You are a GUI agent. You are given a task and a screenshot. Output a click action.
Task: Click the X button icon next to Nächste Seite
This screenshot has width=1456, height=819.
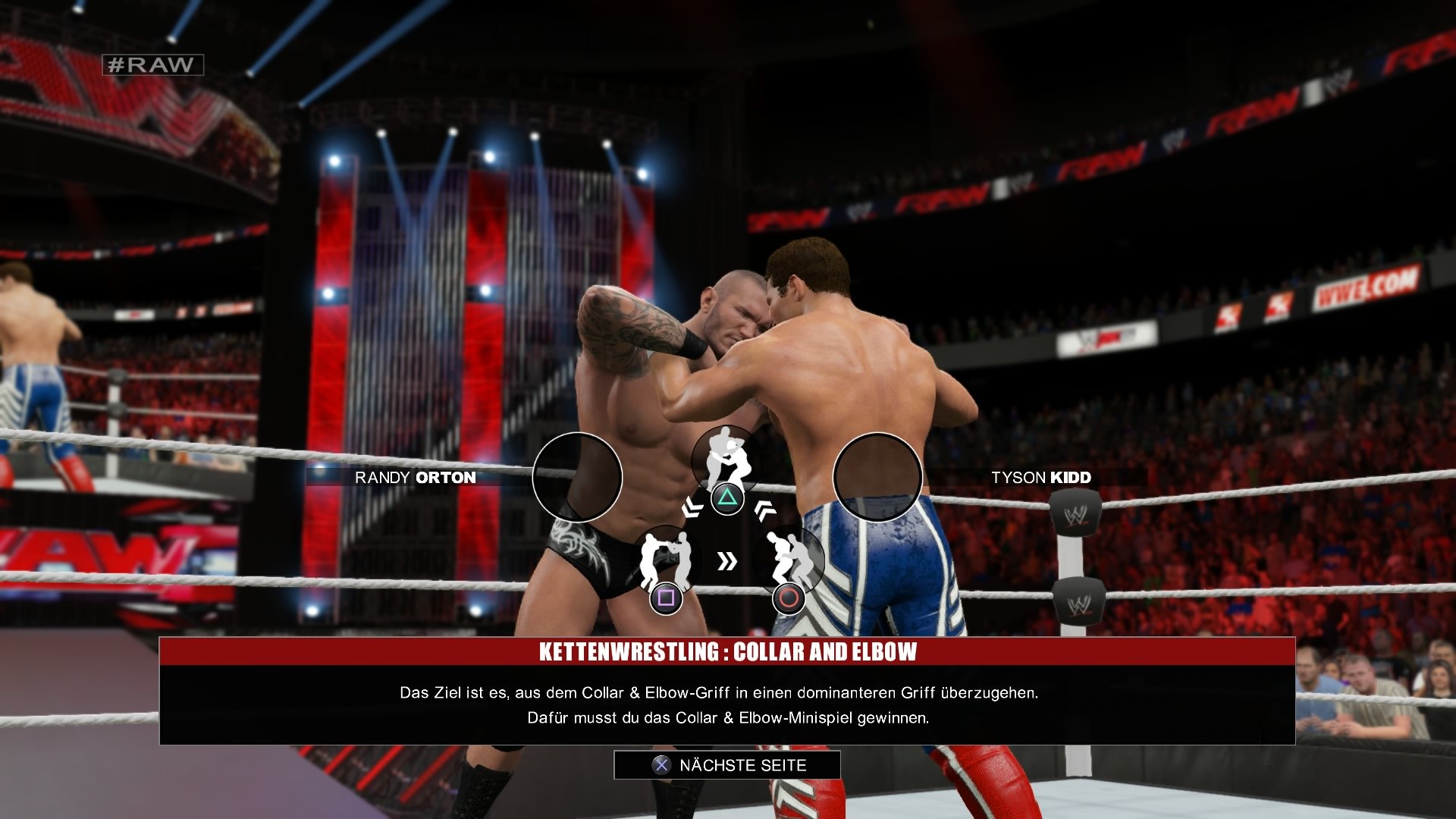point(661,766)
